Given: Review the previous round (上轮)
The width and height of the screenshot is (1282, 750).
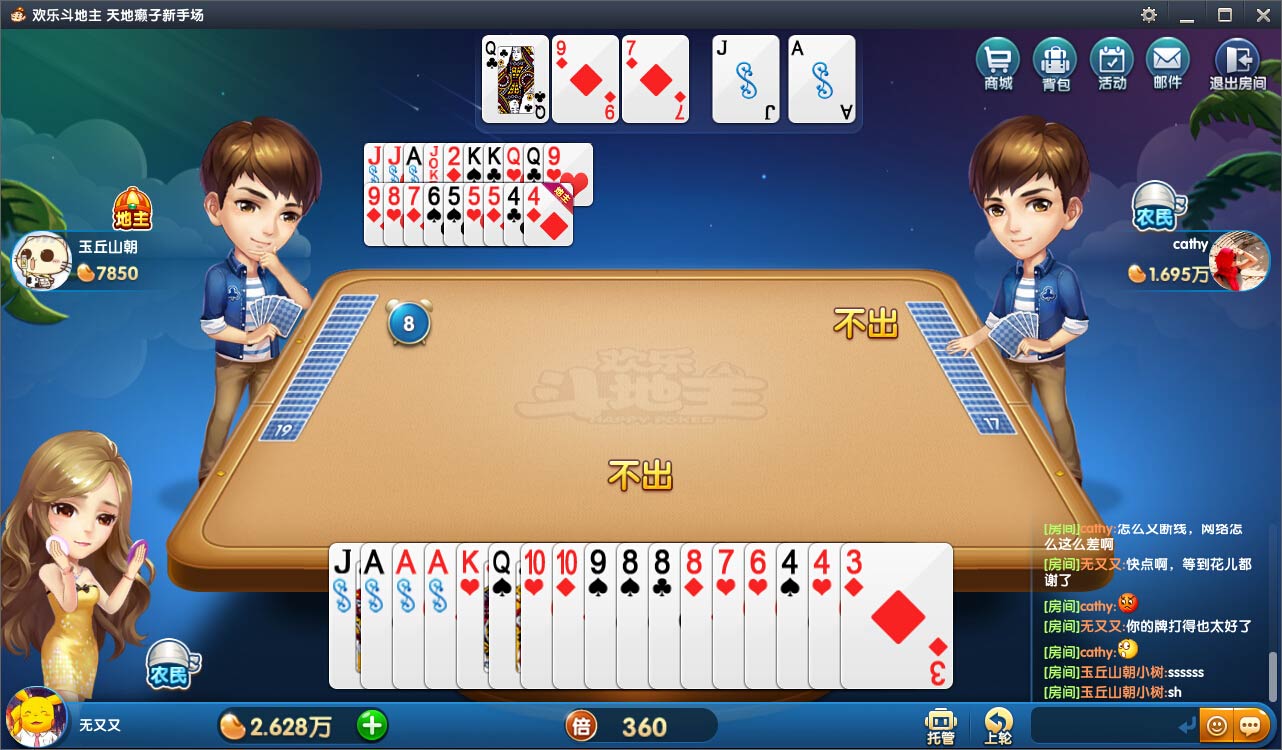Looking at the screenshot, I should click(x=997, y=725).
